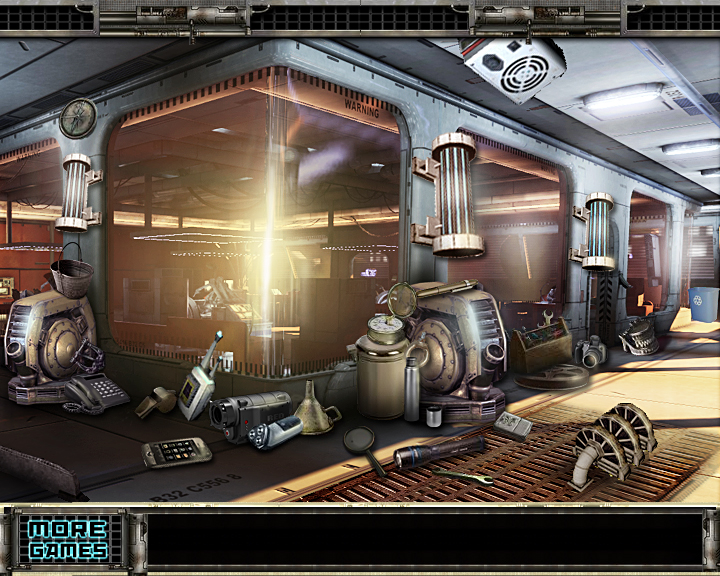This screenshot has width=720, height=576.
Task: Open the More Games link
Action: [67, 539]
